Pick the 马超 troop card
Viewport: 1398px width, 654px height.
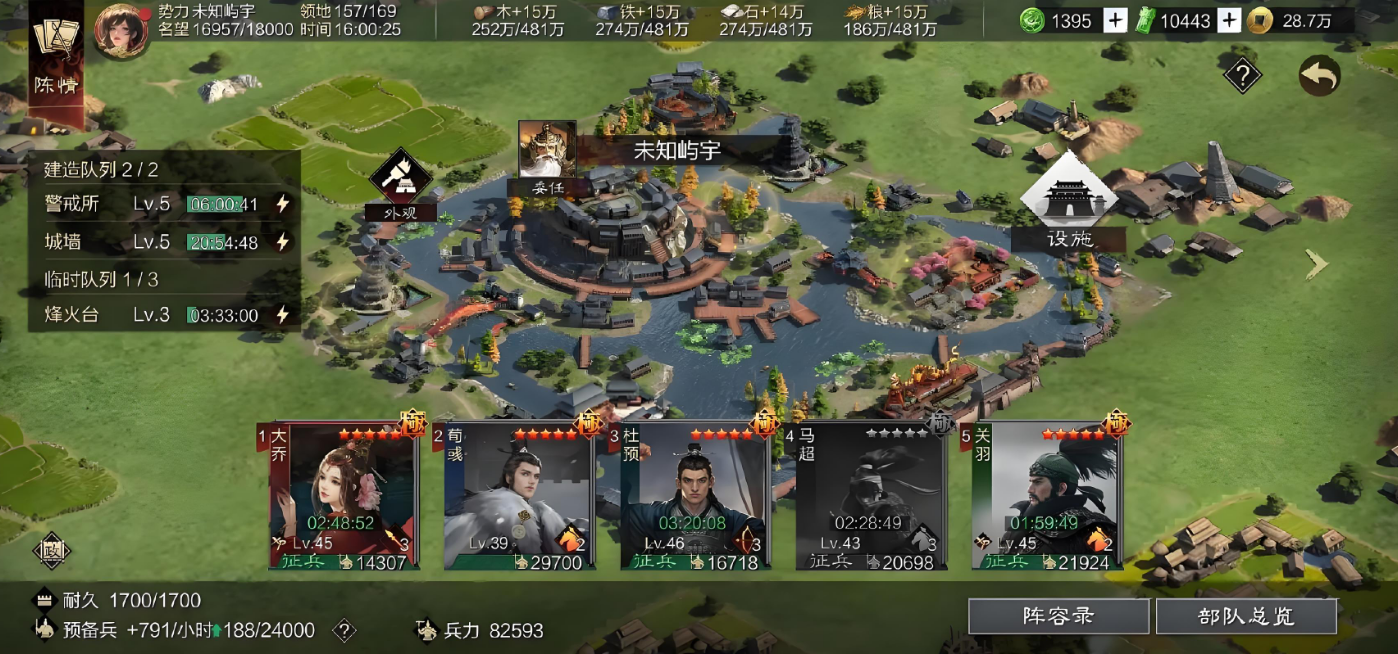point(867,497)
